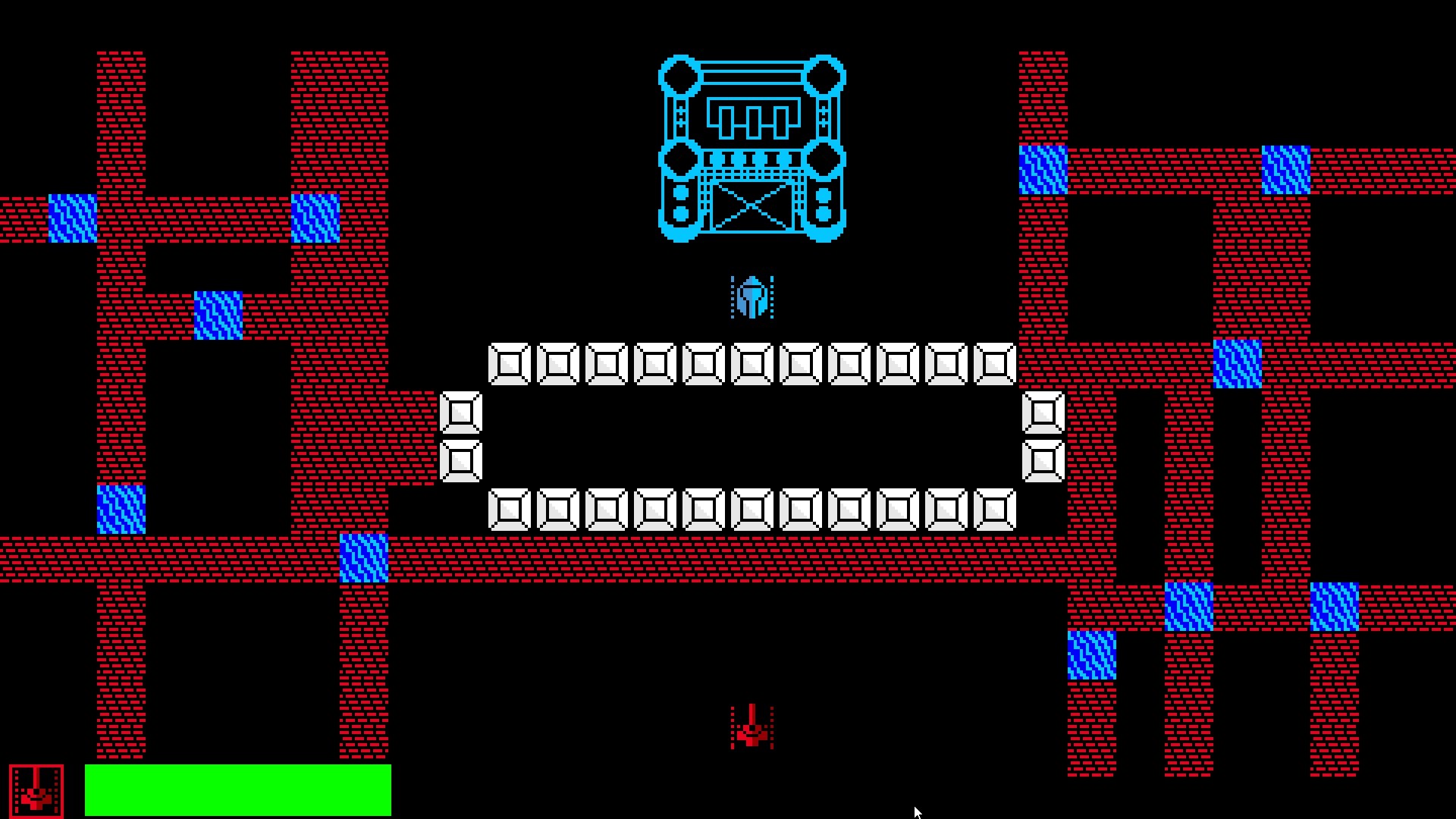Click the single crate on the left side of the ring

(x=463, y=413)
